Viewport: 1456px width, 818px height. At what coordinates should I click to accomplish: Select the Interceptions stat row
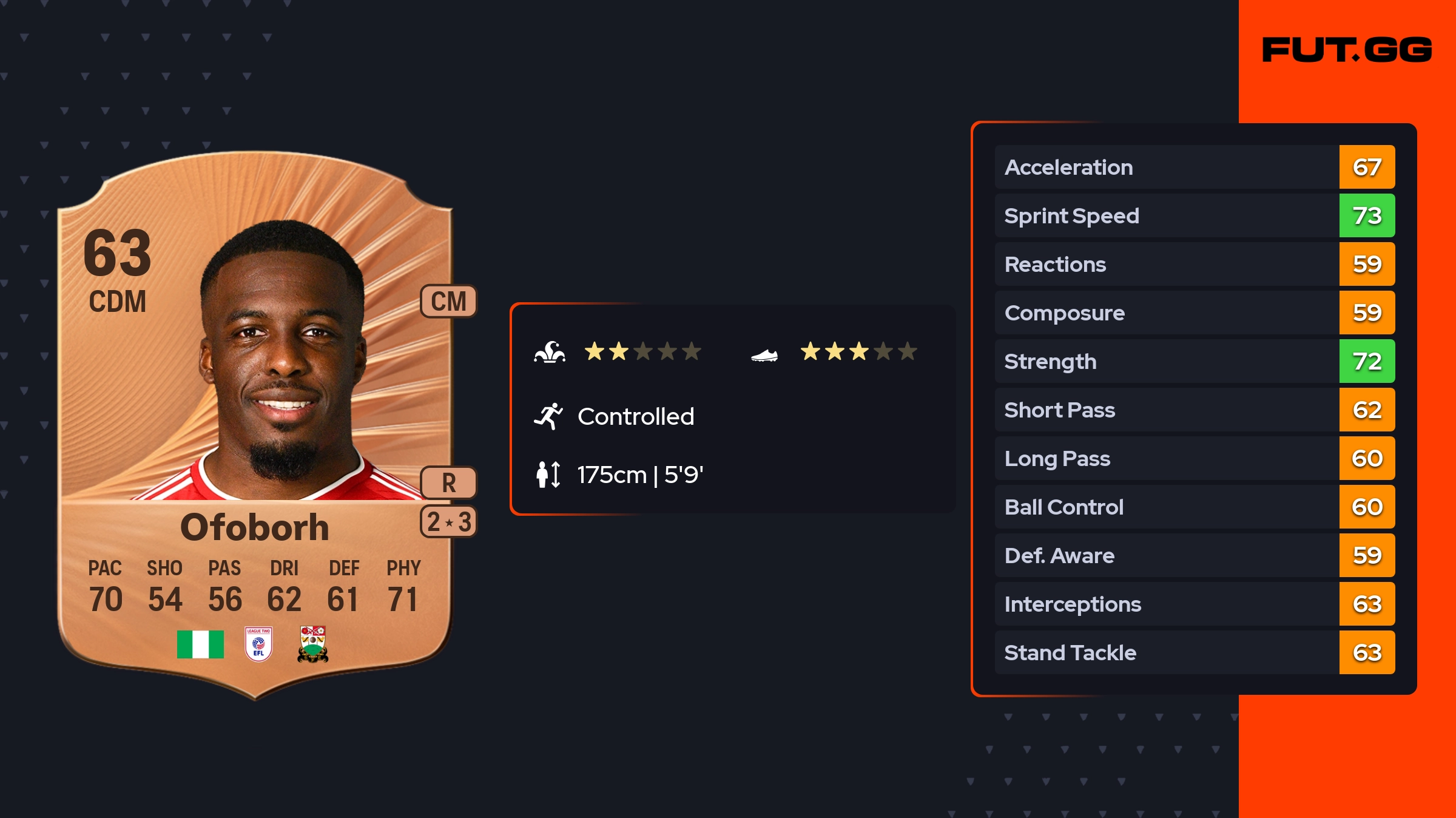(1194, 604)
